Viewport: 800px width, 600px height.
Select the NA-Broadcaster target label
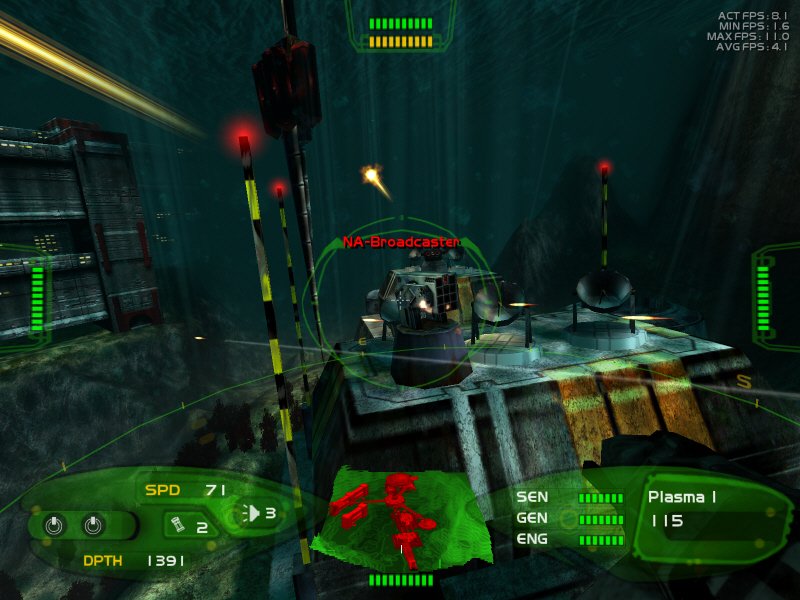400,242
